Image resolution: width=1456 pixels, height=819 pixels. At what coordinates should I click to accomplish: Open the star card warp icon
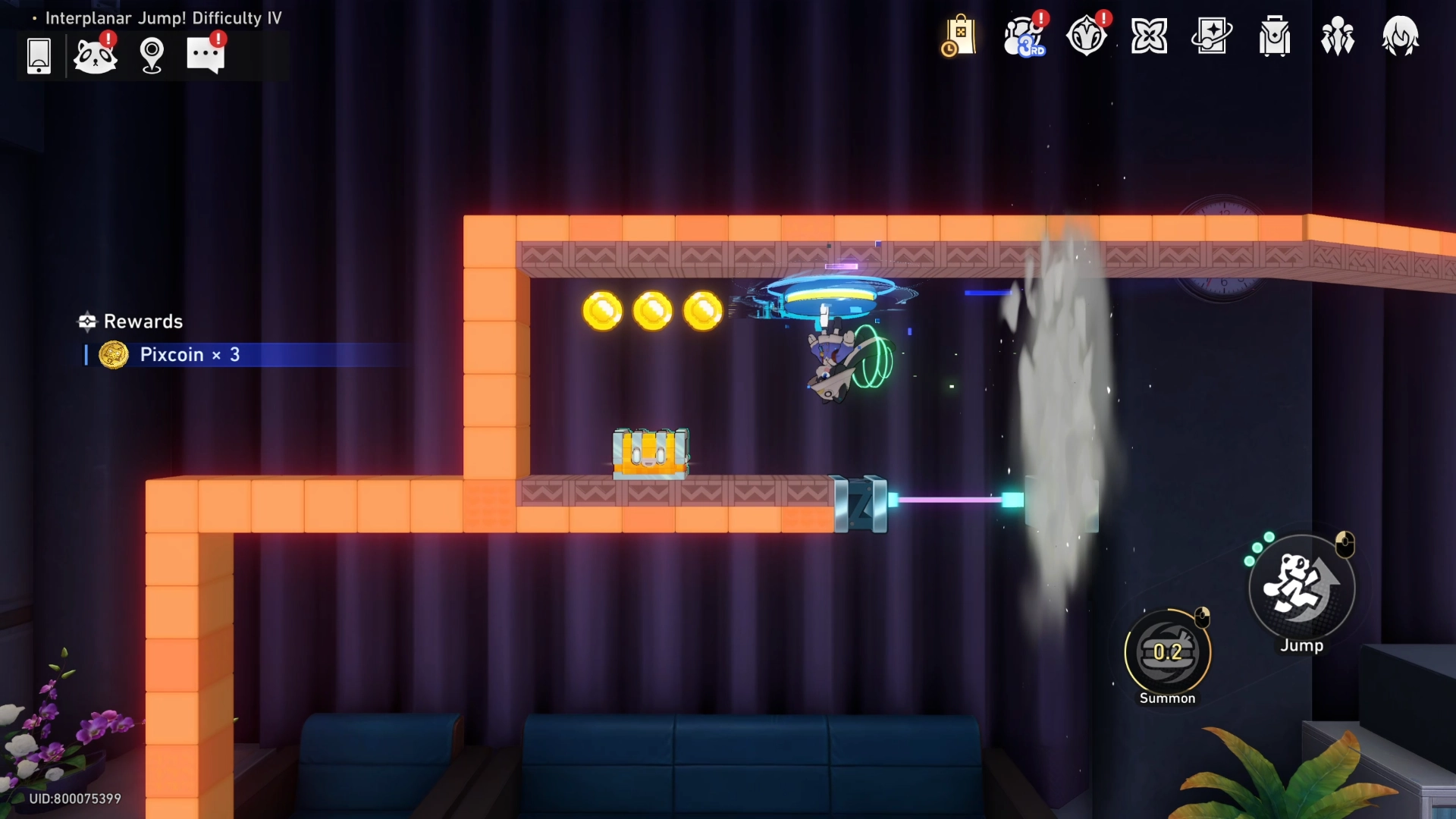click(1212, 36)
